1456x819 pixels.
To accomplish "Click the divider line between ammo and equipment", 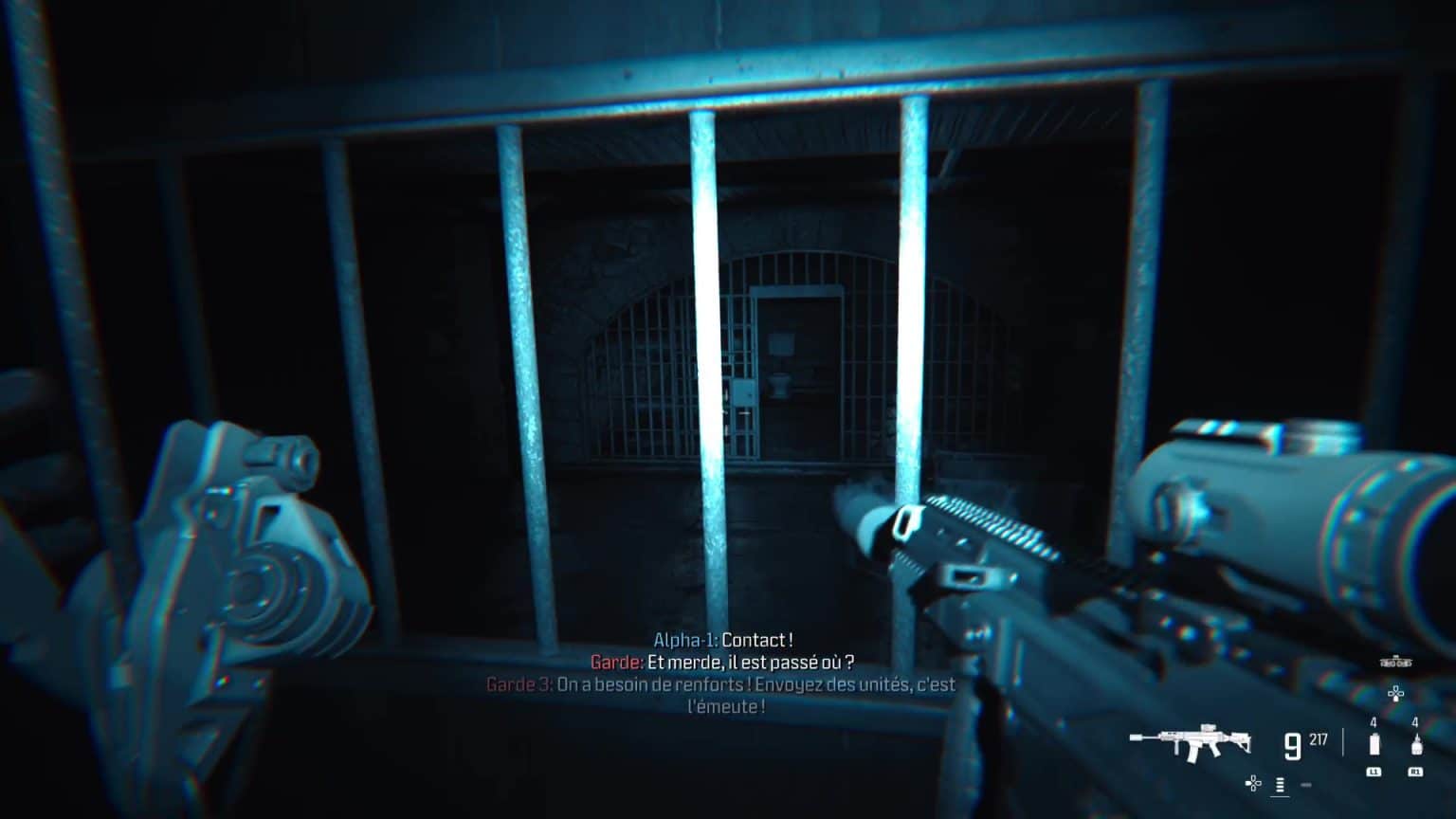I will coord(1342,742).
